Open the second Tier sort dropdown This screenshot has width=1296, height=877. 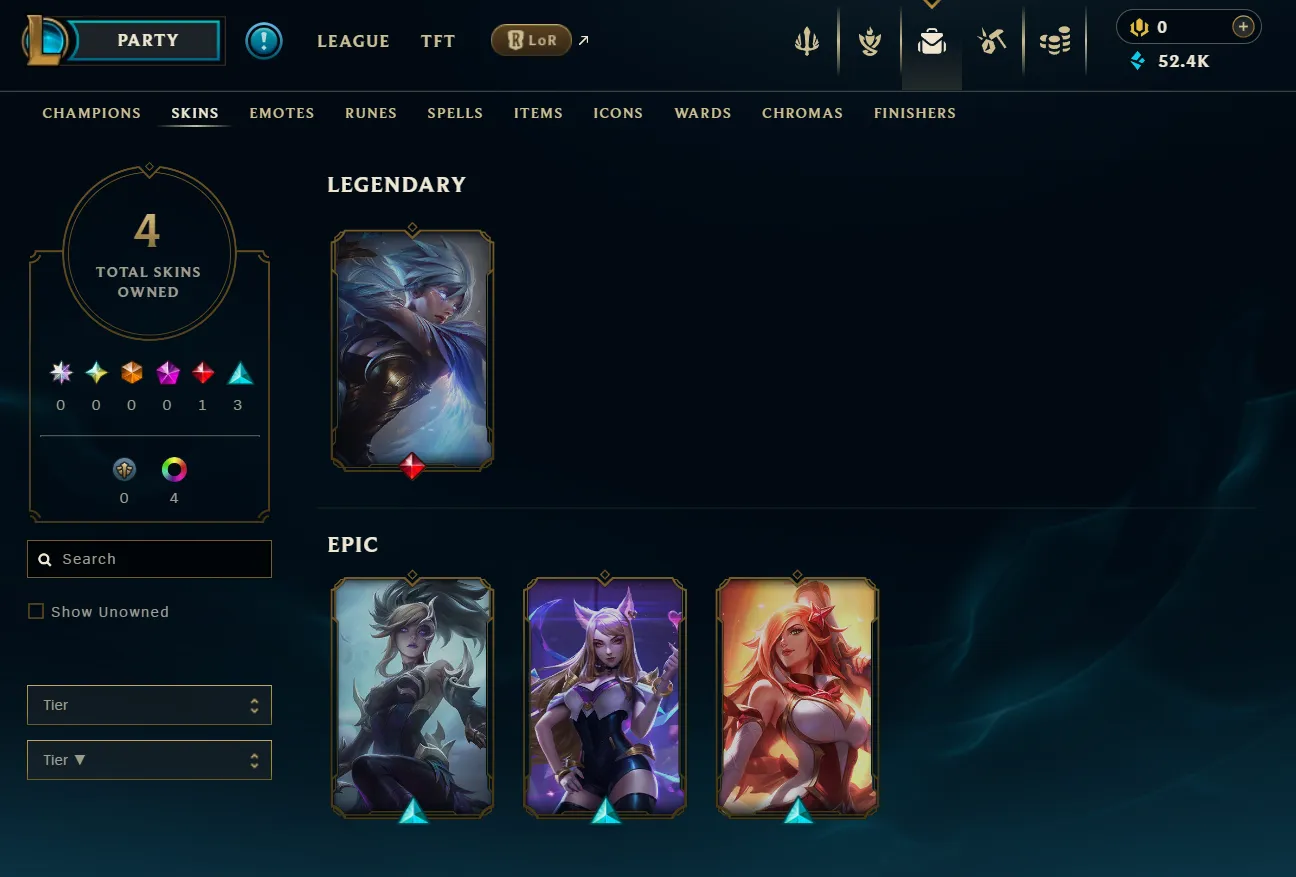click(149, 760)
